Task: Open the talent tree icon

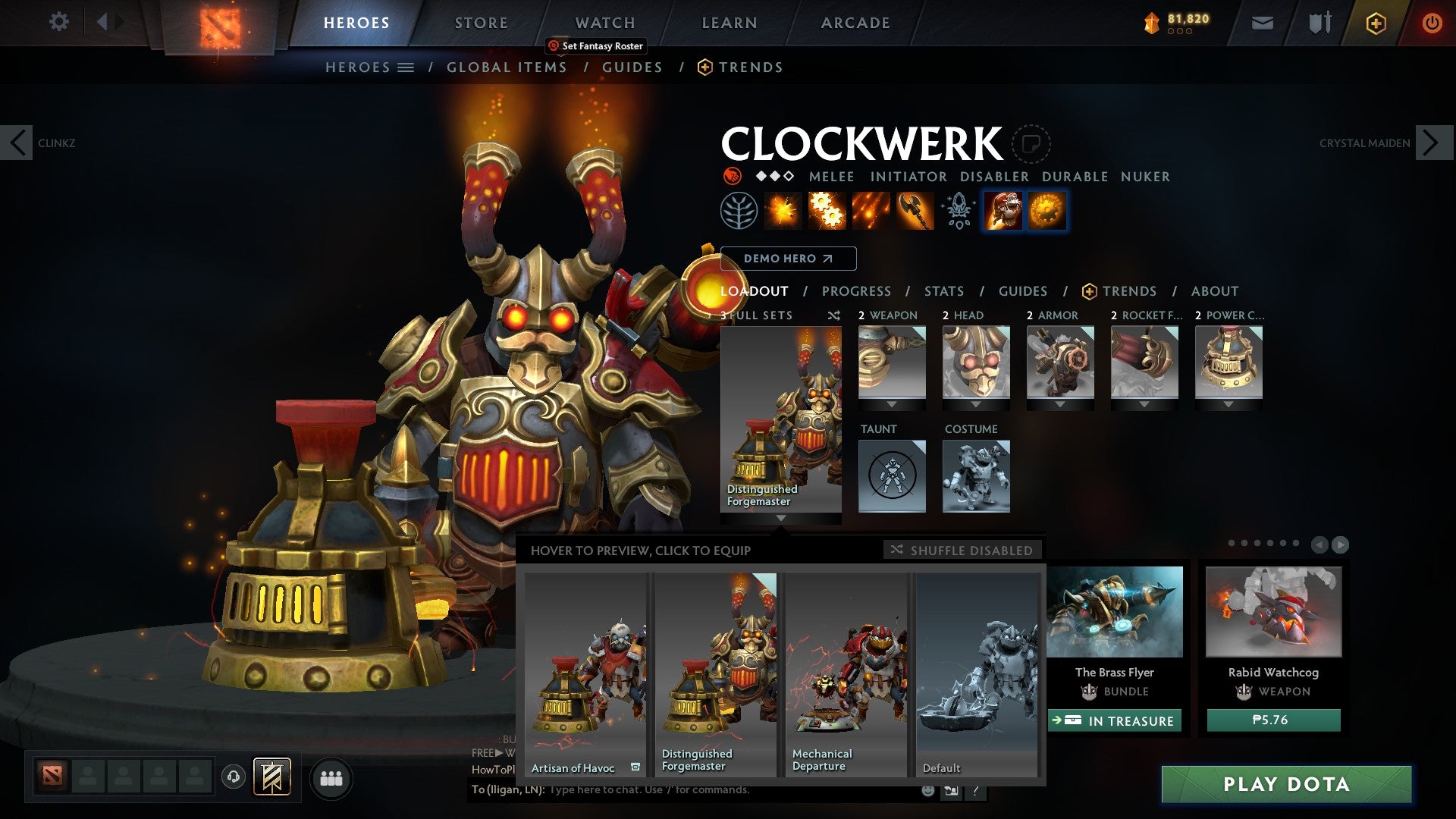Action: click(739, 212)
